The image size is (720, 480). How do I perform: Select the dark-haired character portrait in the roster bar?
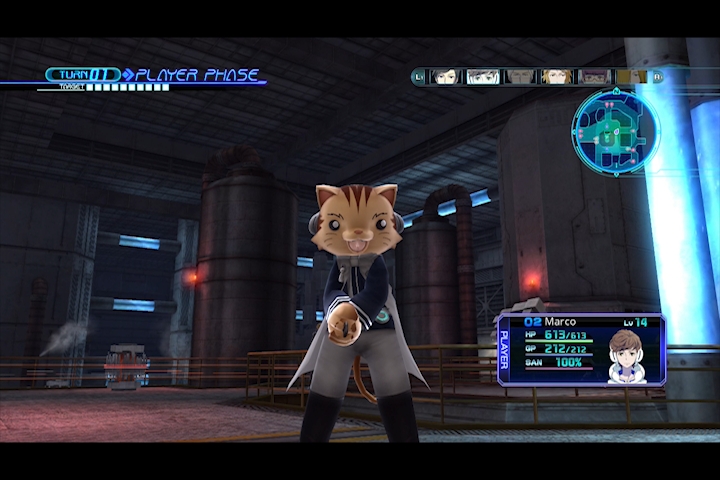pyautogui.click(x=446, y=76)
